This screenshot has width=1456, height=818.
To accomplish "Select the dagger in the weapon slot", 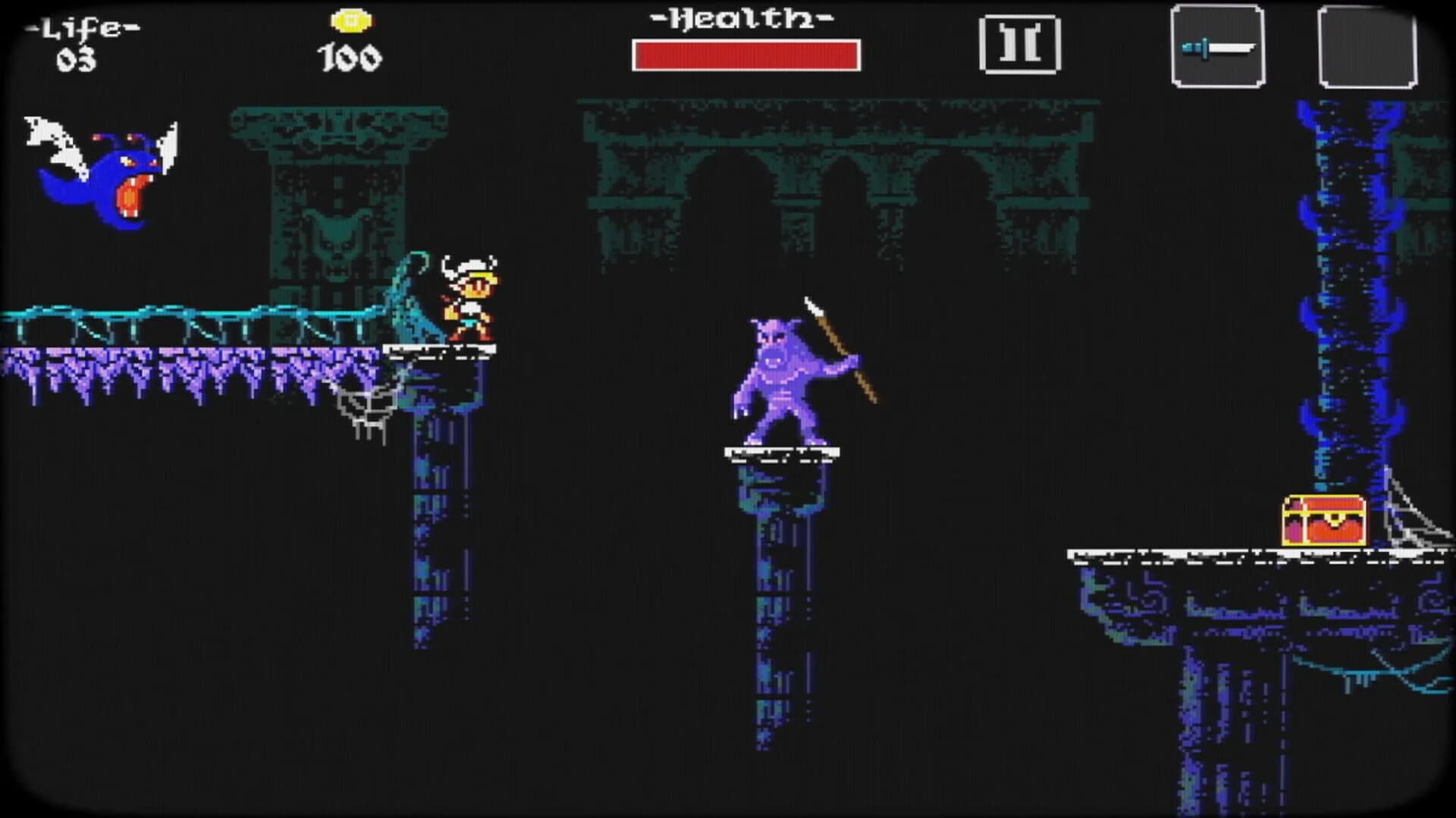I will point(1217,47).
